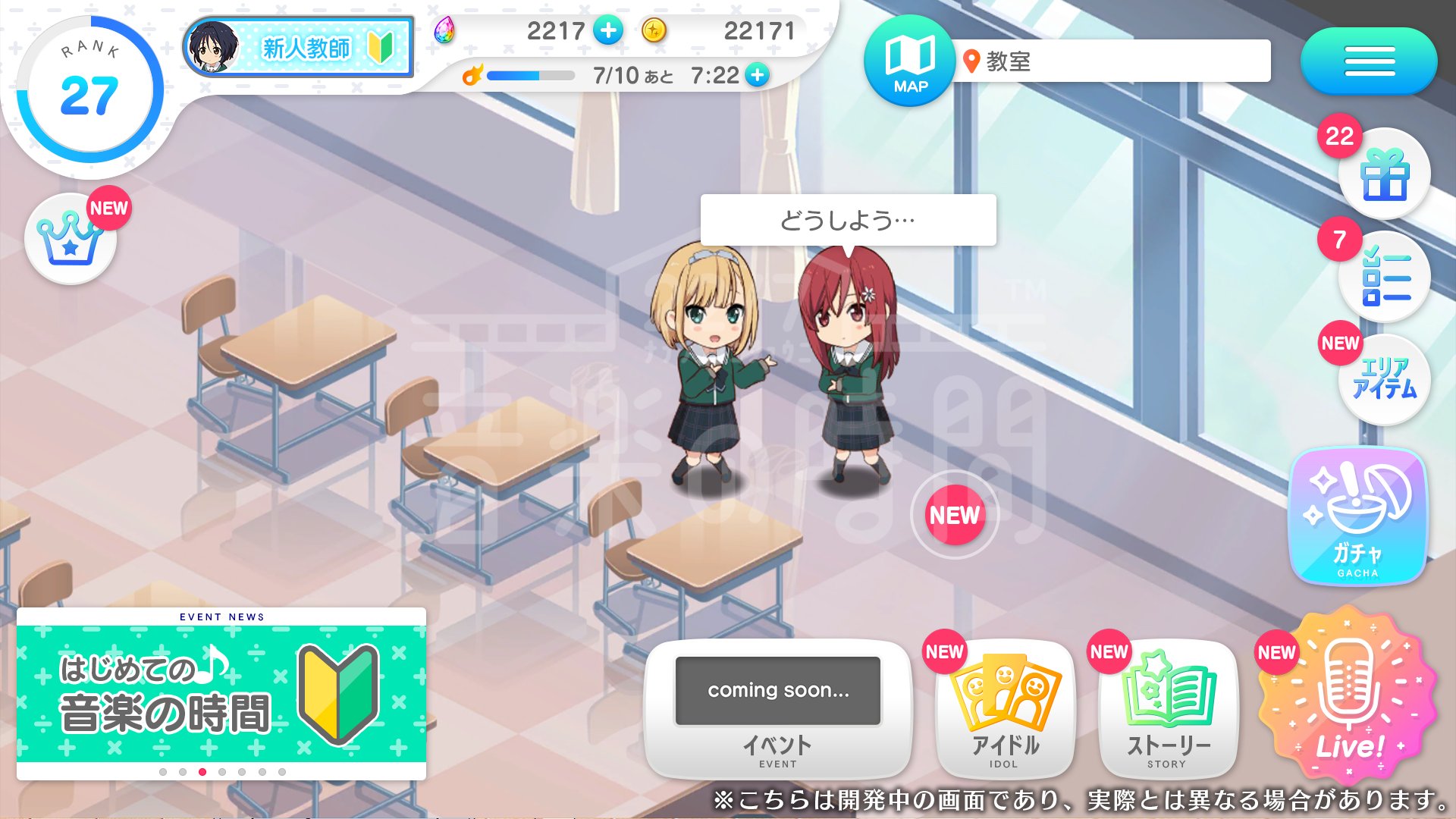
Task: Open the MAP button
Action: click(909, 61)
